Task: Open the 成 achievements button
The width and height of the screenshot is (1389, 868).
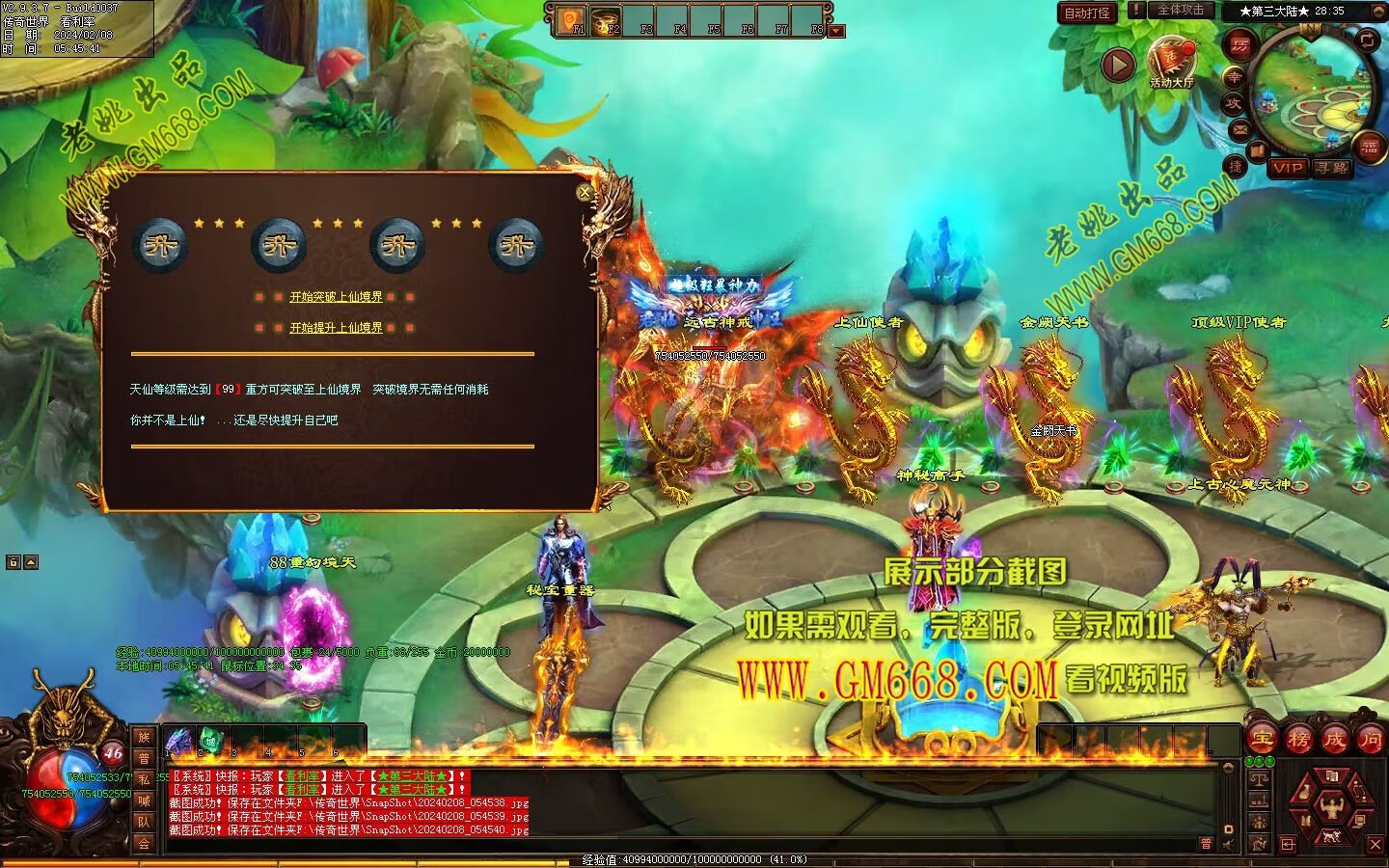Action: (1335, 740)
